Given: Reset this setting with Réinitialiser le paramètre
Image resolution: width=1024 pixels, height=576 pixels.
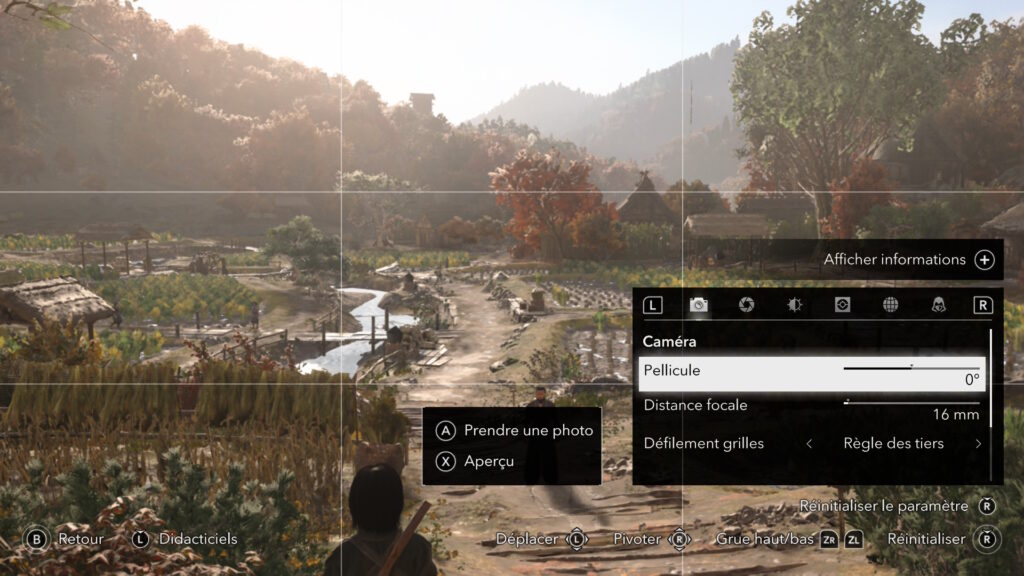Looking at the screenshot, I should pos(897,506).
